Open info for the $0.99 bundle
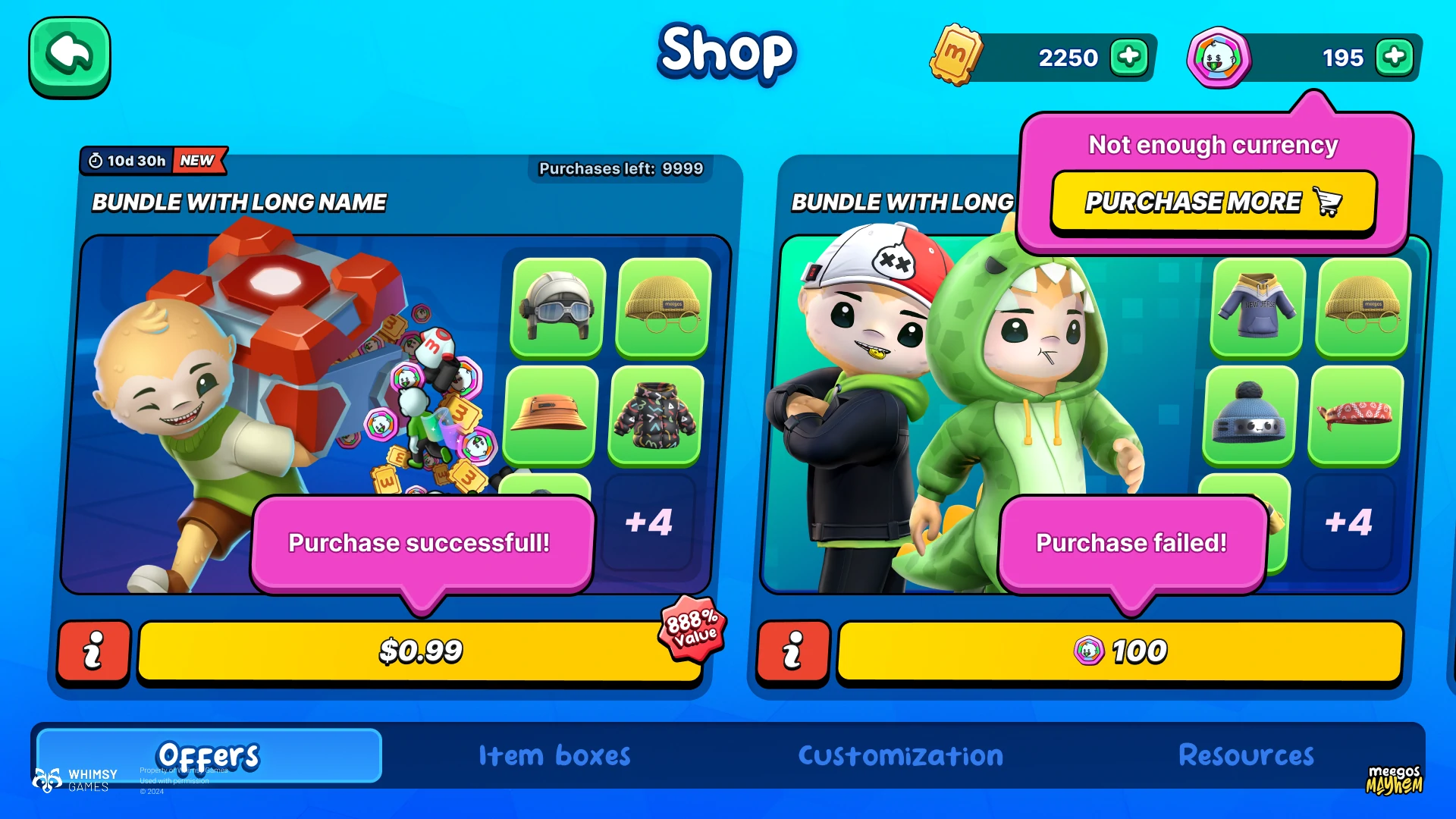 (94, 651)
